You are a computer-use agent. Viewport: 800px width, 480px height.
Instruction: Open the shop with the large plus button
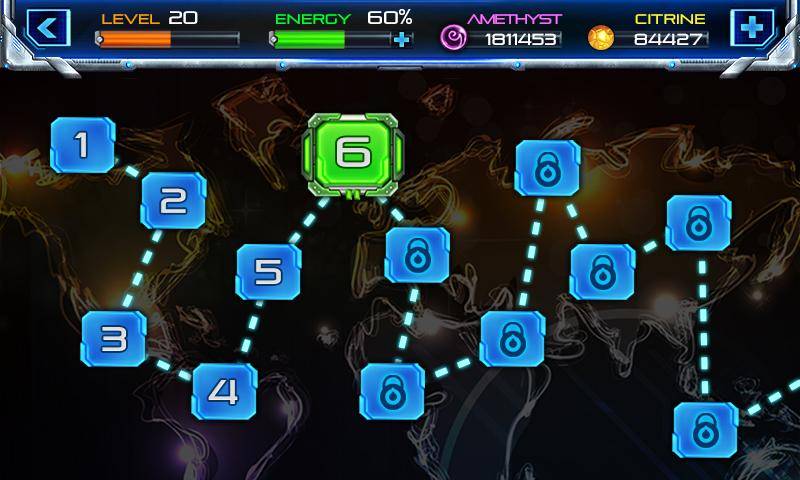coord(751,28)
